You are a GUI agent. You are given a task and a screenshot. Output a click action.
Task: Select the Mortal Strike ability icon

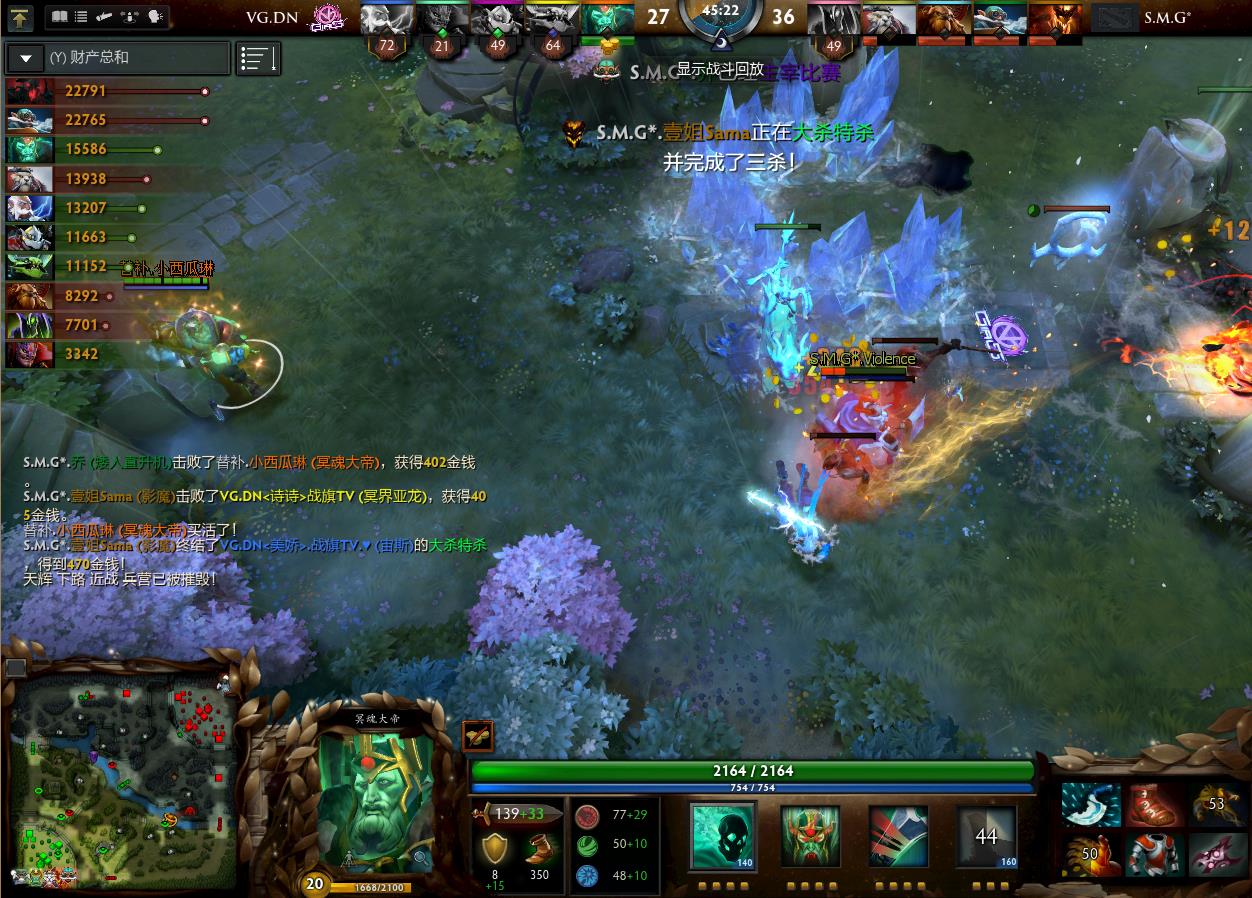pyautogui.click(x=898, y=836)
